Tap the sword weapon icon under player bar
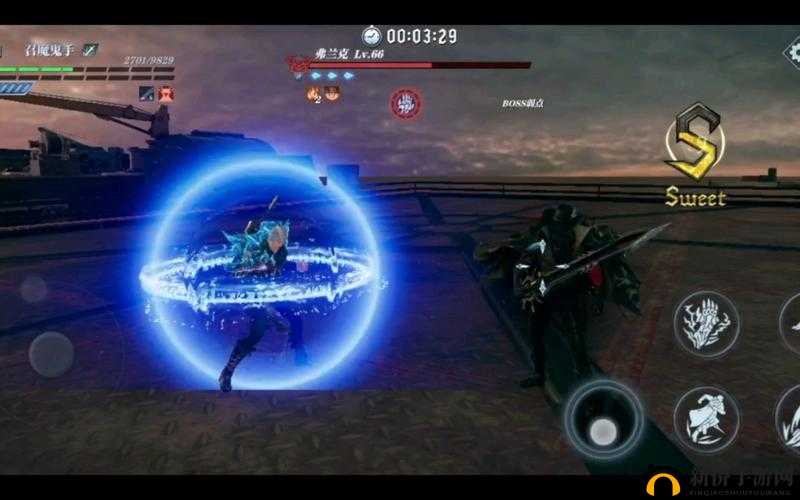 147,93
